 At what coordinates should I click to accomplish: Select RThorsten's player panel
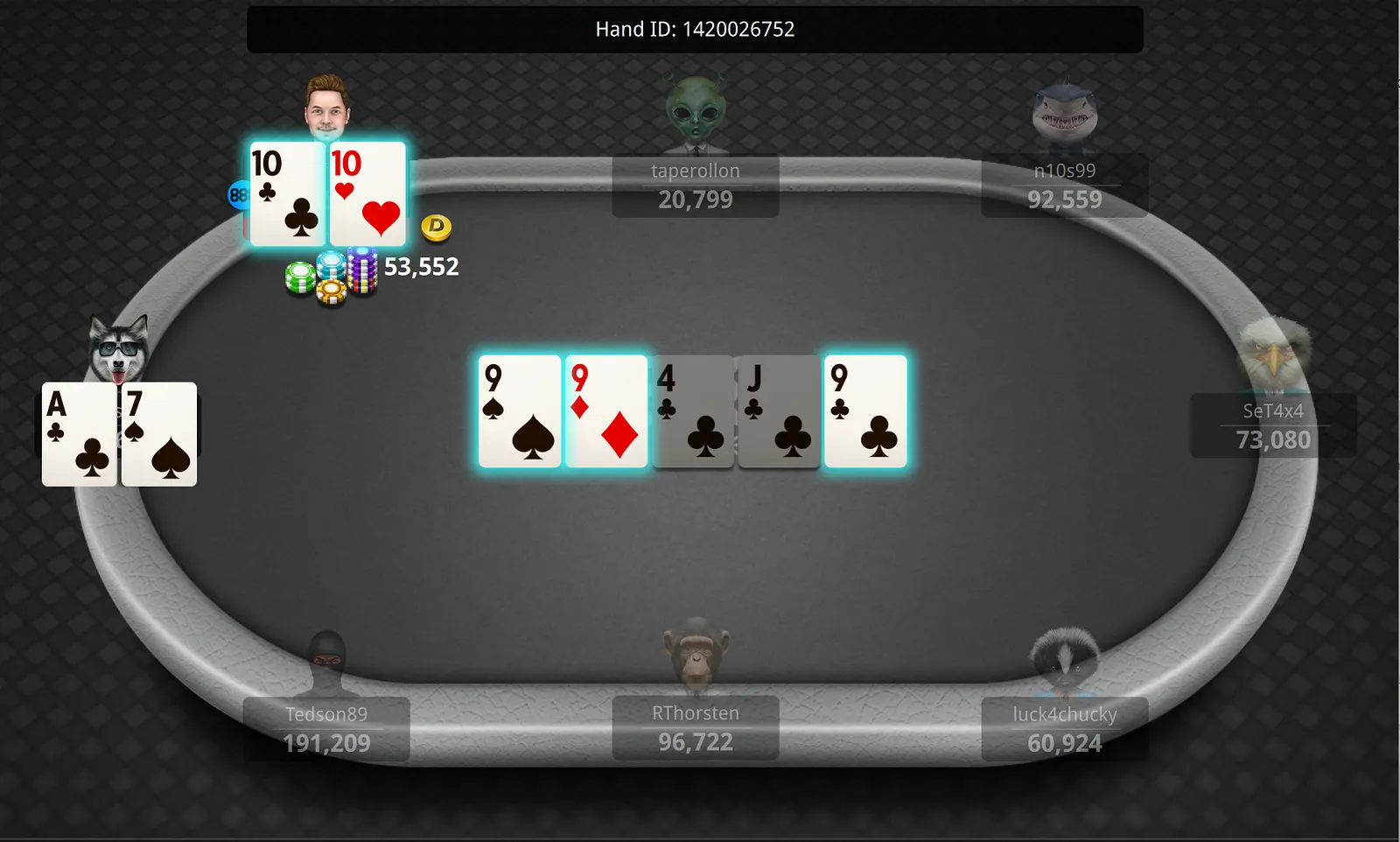coord(696,728)
